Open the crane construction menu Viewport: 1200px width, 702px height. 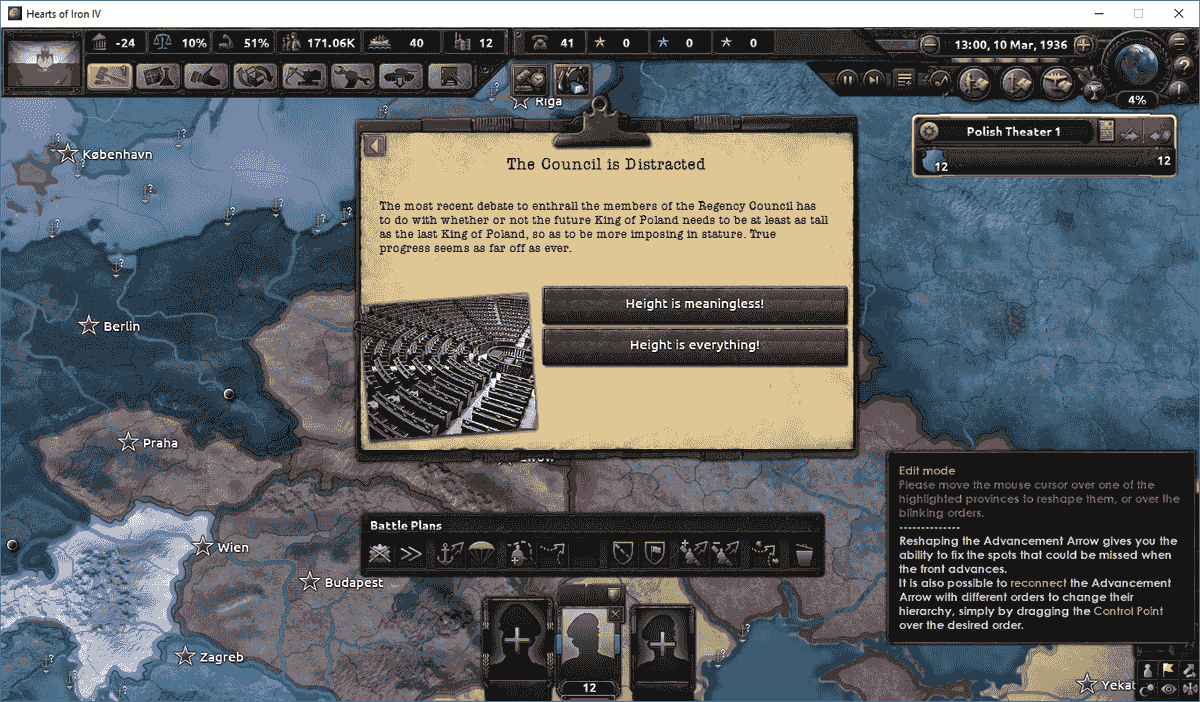[x=304, y=76]
